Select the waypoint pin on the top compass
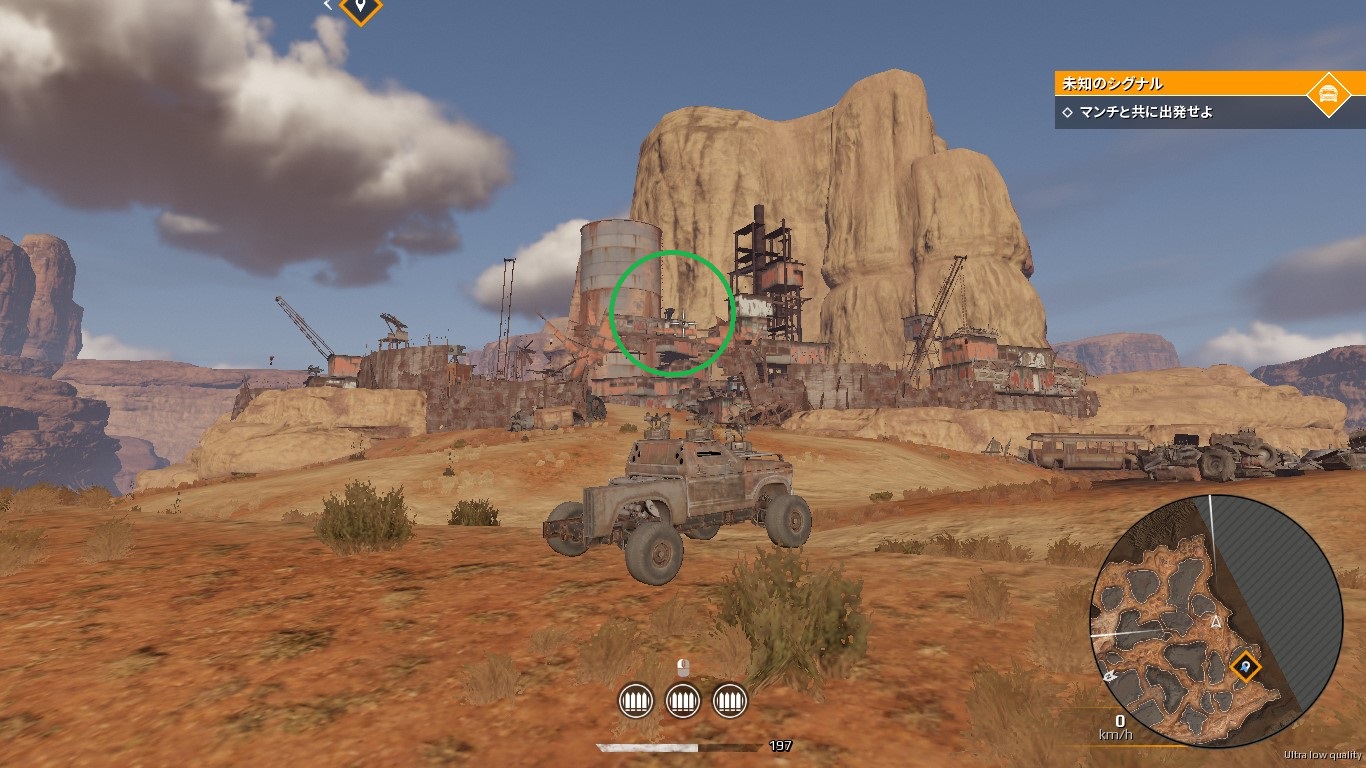This screenshot has height=768, width=1366. point(360,8)
